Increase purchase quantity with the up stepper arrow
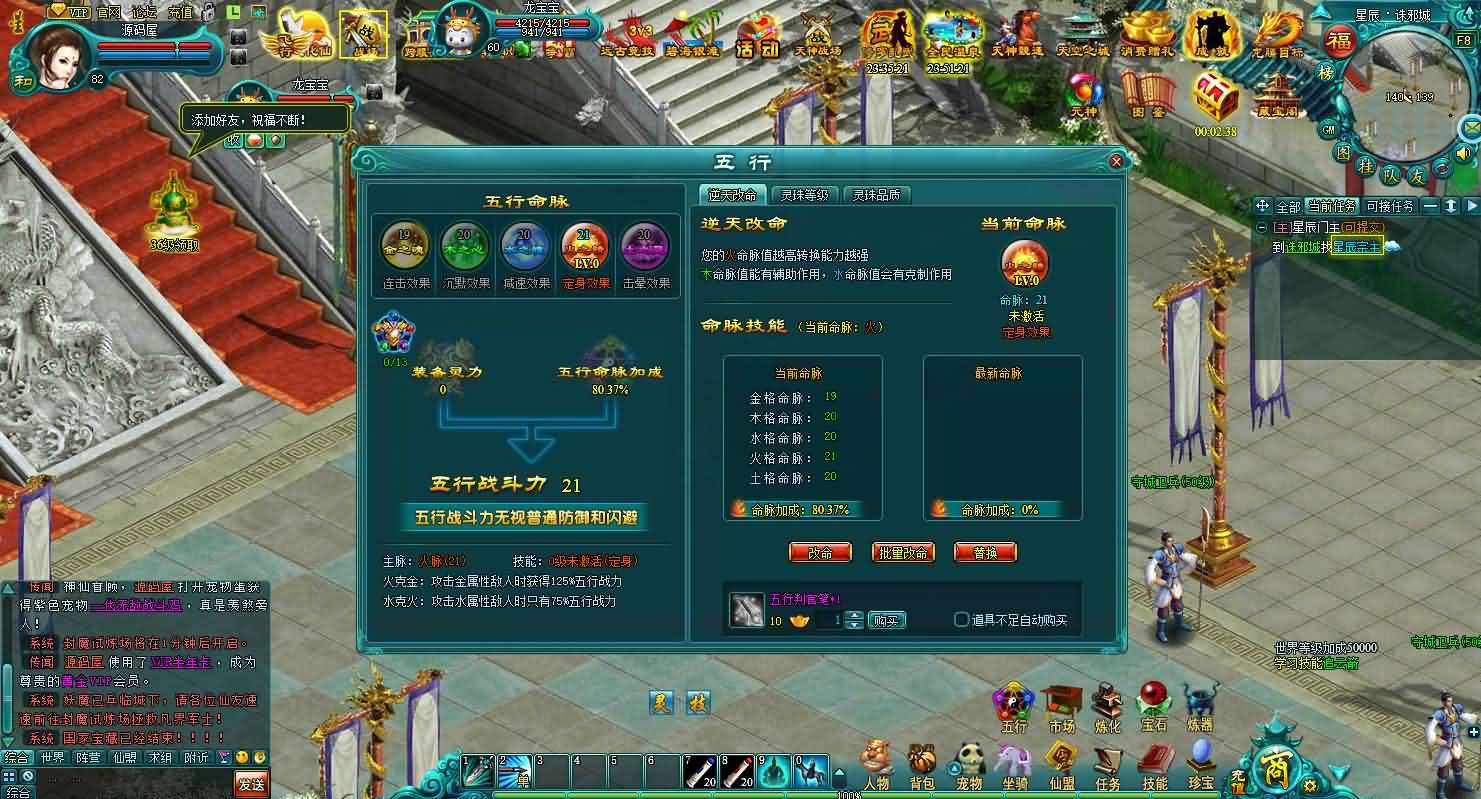 tap(854, 615)
